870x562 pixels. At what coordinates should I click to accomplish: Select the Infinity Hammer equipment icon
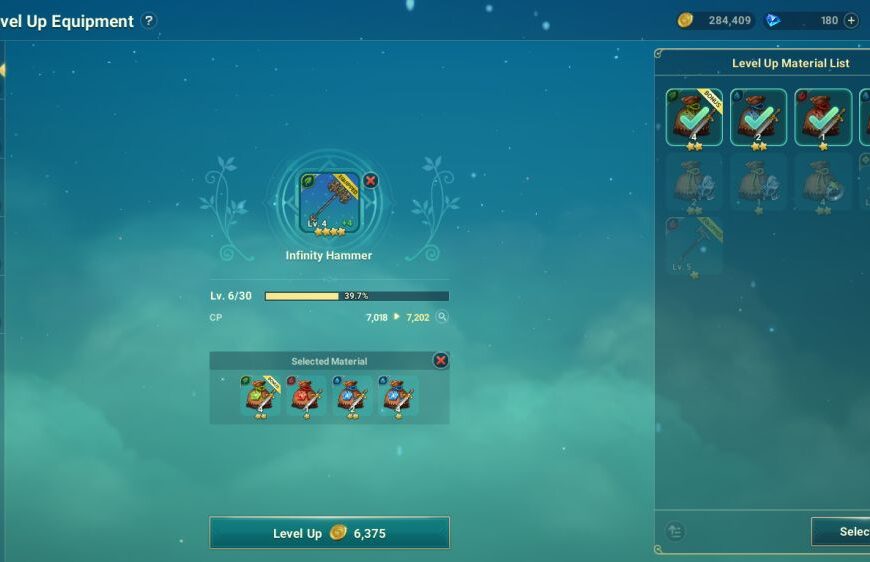tap(330, 203)
